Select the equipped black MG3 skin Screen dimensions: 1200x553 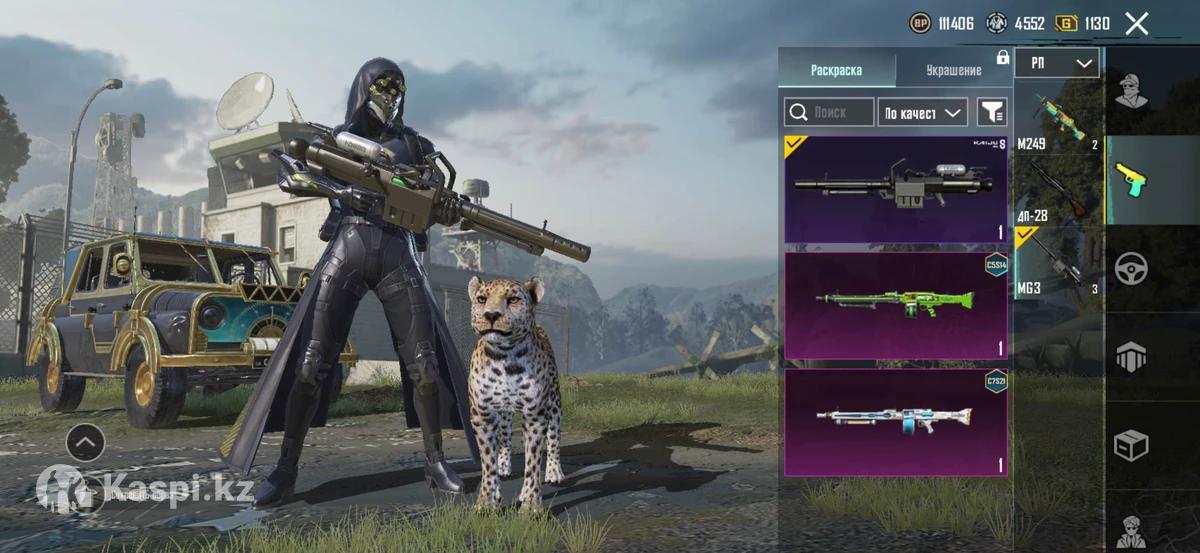click(x=895, y=190)
